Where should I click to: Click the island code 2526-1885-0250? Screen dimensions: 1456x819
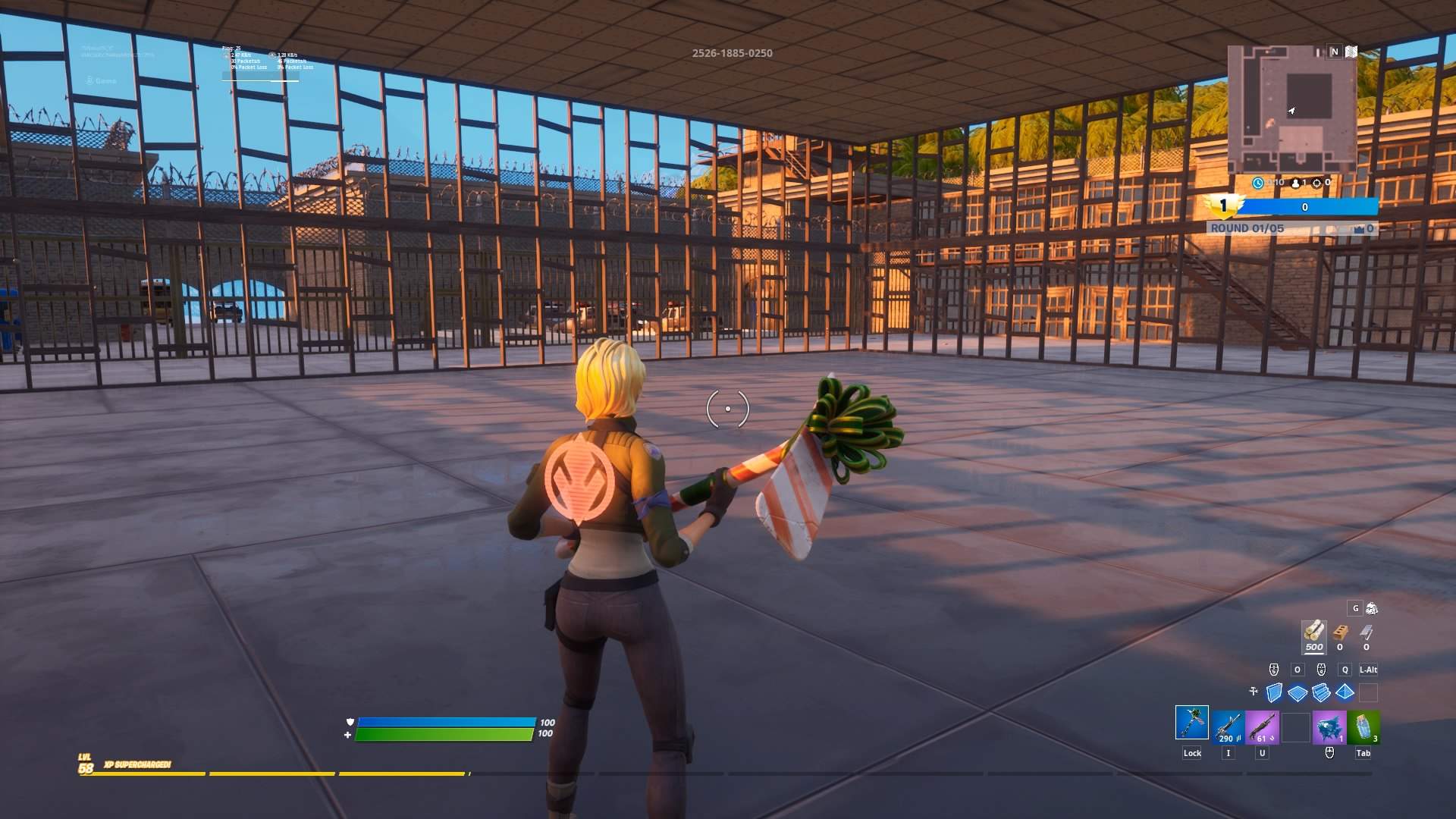(x=732, y=53)
